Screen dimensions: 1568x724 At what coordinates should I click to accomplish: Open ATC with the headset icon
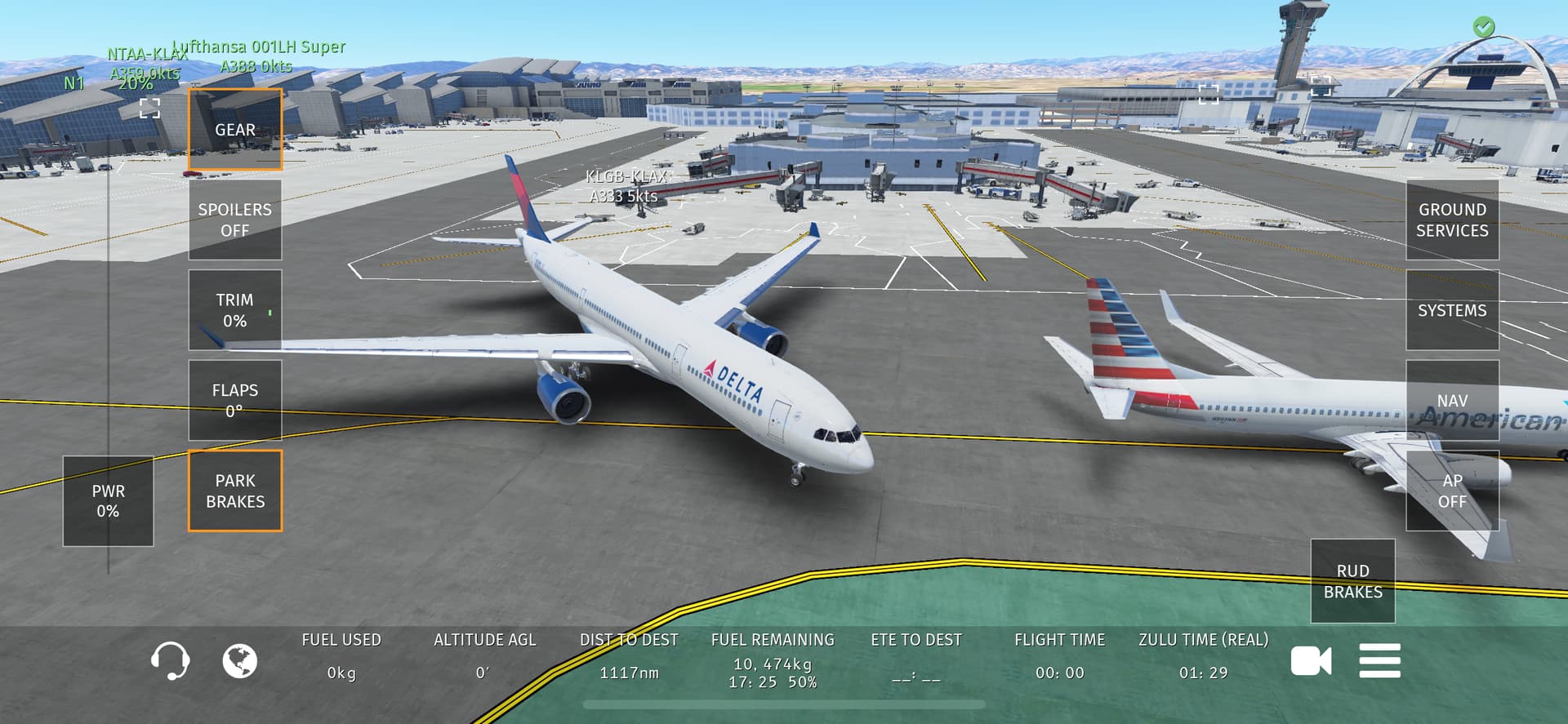pyautogui.click(x=171, y=660)
